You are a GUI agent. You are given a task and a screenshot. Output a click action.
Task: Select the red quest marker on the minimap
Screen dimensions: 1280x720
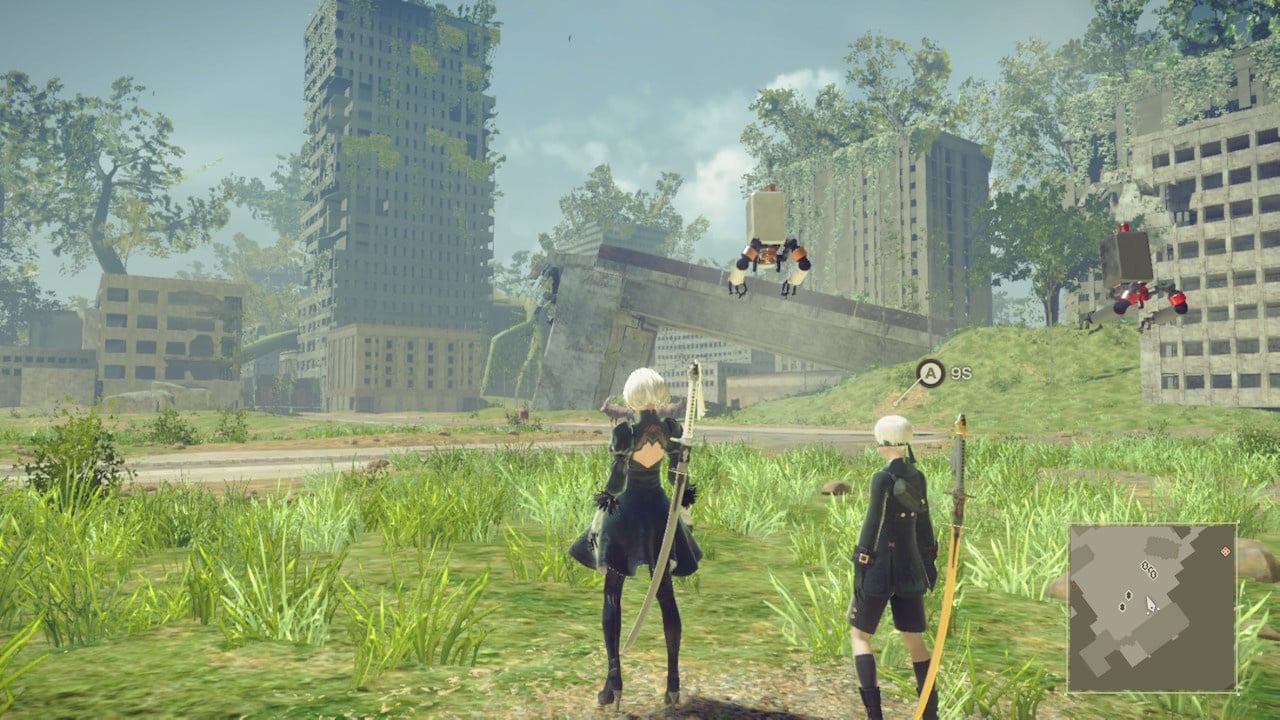point(1225,551)
